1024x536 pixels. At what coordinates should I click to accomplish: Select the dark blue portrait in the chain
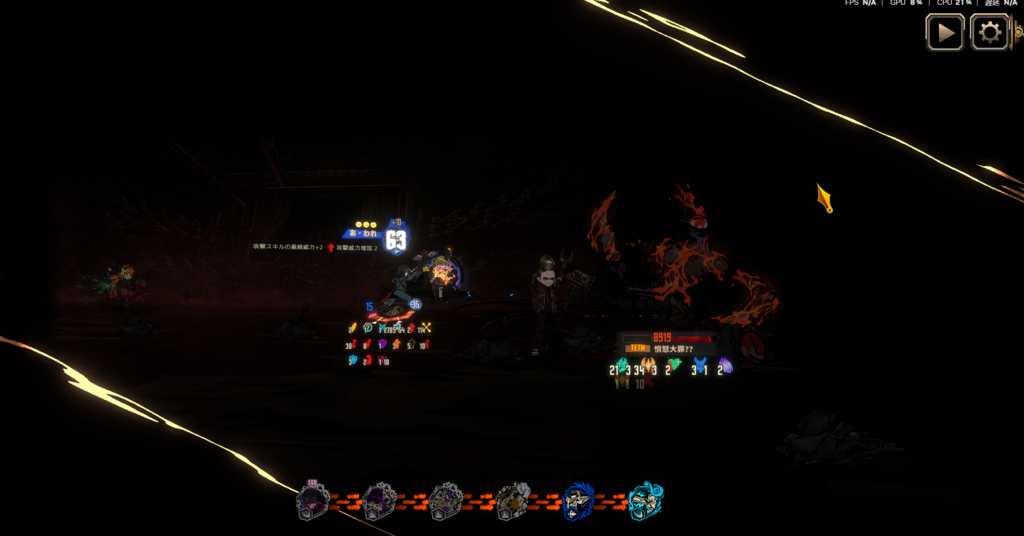click(x=578, y=500)
